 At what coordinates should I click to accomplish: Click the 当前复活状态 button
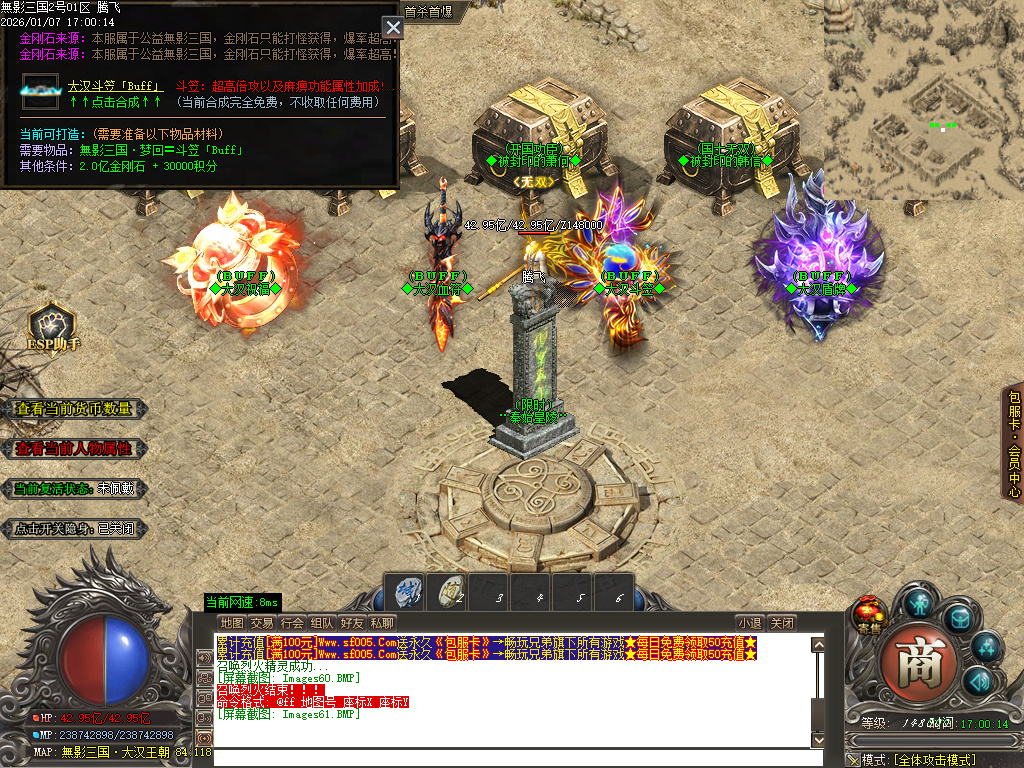(x=74, y=489)
